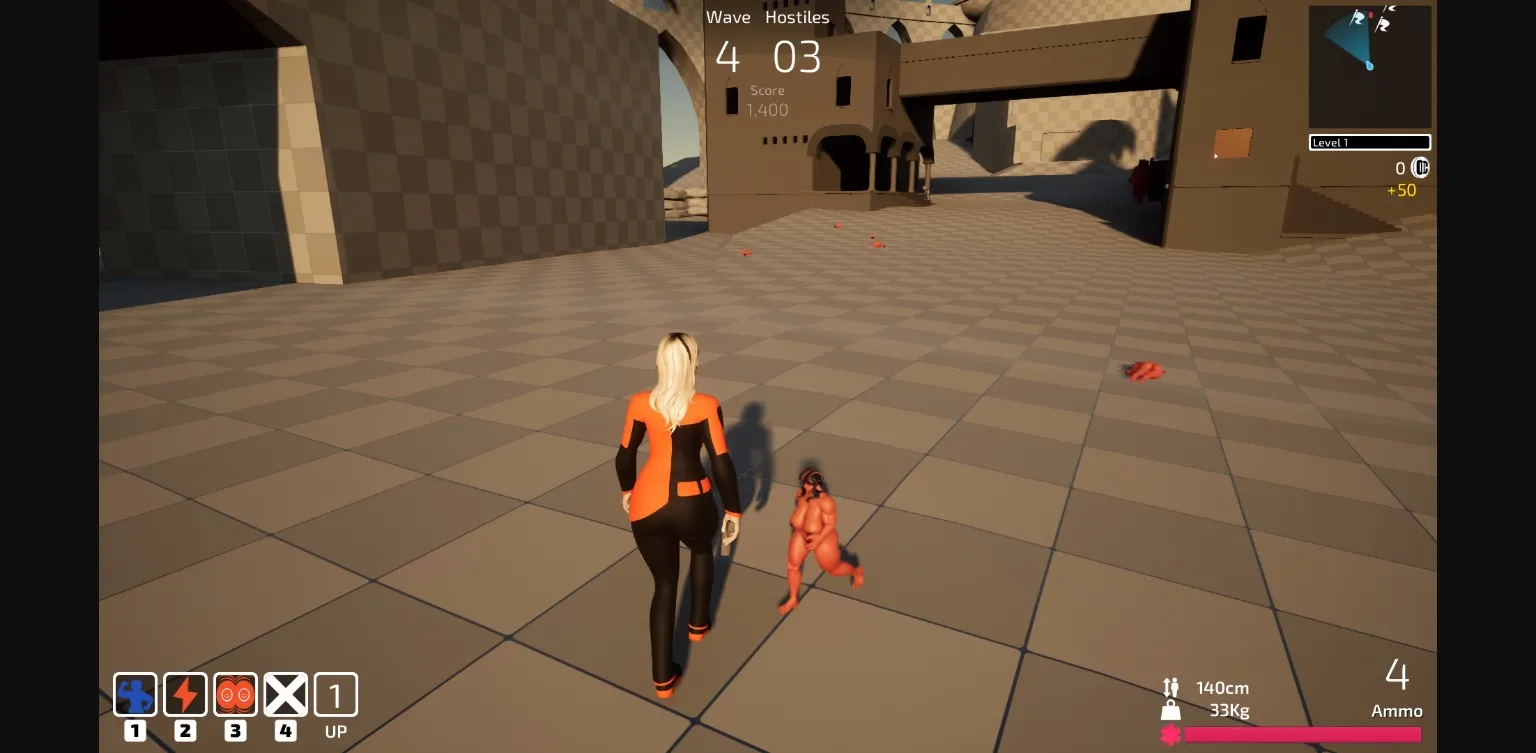Select the orange shockwave ability in slot 3
Image resolution: width=1536 pixels, height=753 pixels.
click(x=236, y=694)
